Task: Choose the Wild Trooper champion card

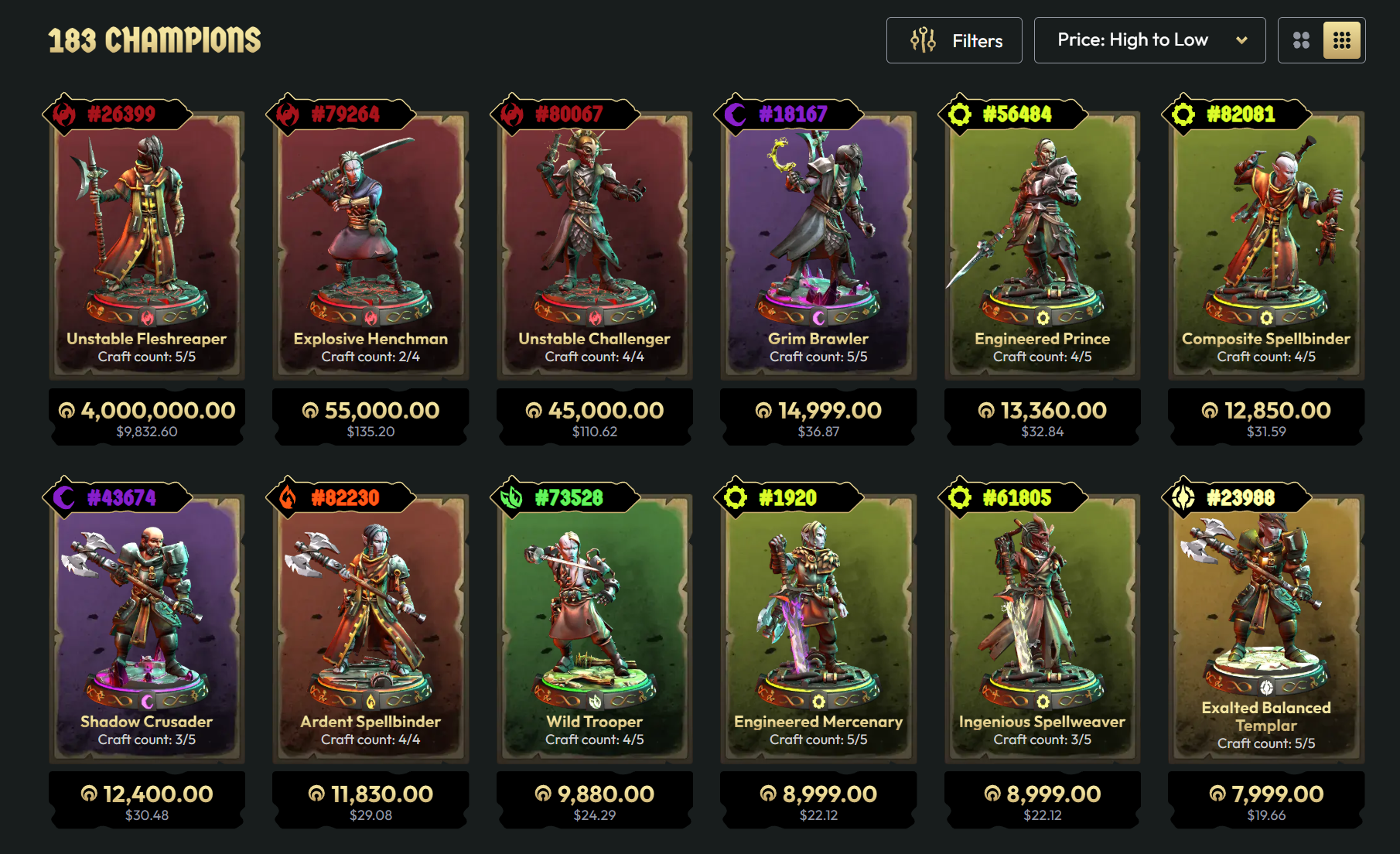Action: tap(594, 623)
